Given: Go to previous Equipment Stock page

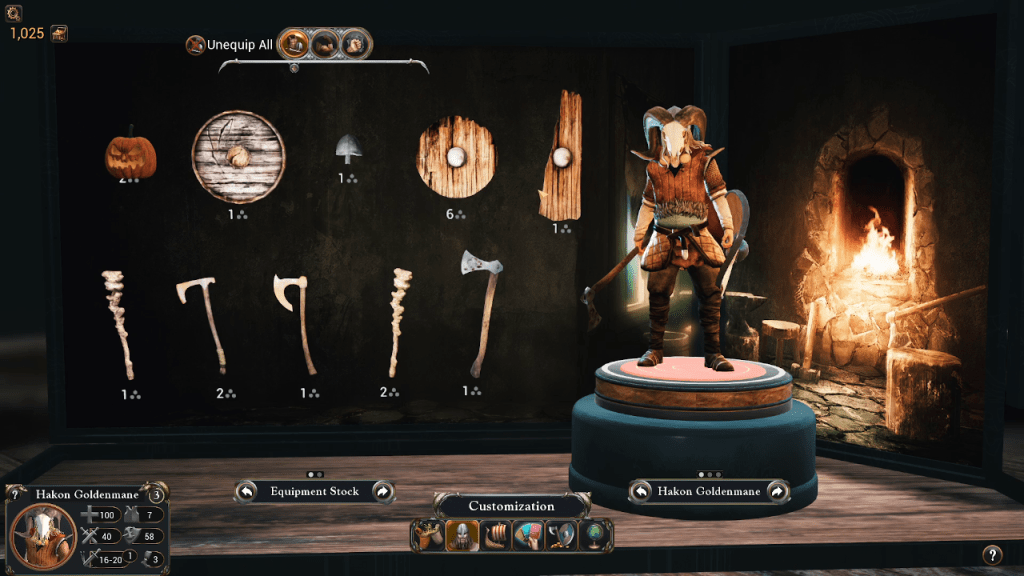Looking at the screenshot, I should click(246, 491).
